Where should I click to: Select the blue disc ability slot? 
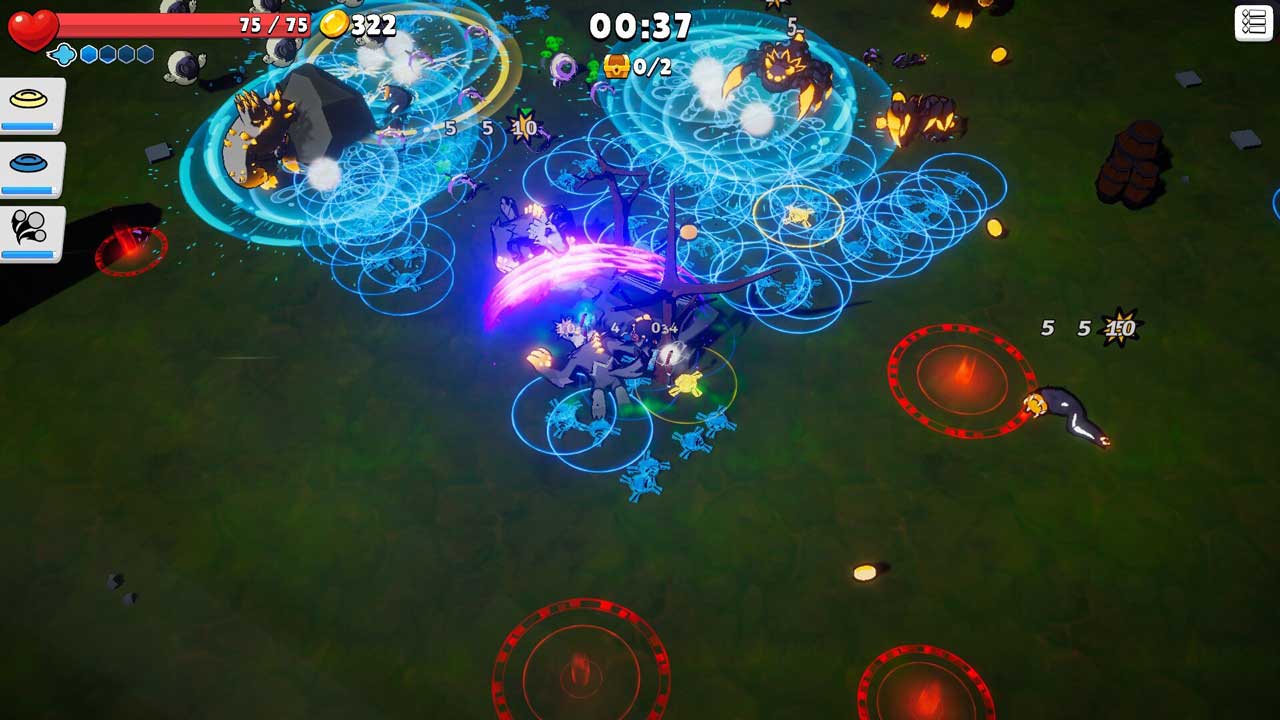[x=31, y=168]
